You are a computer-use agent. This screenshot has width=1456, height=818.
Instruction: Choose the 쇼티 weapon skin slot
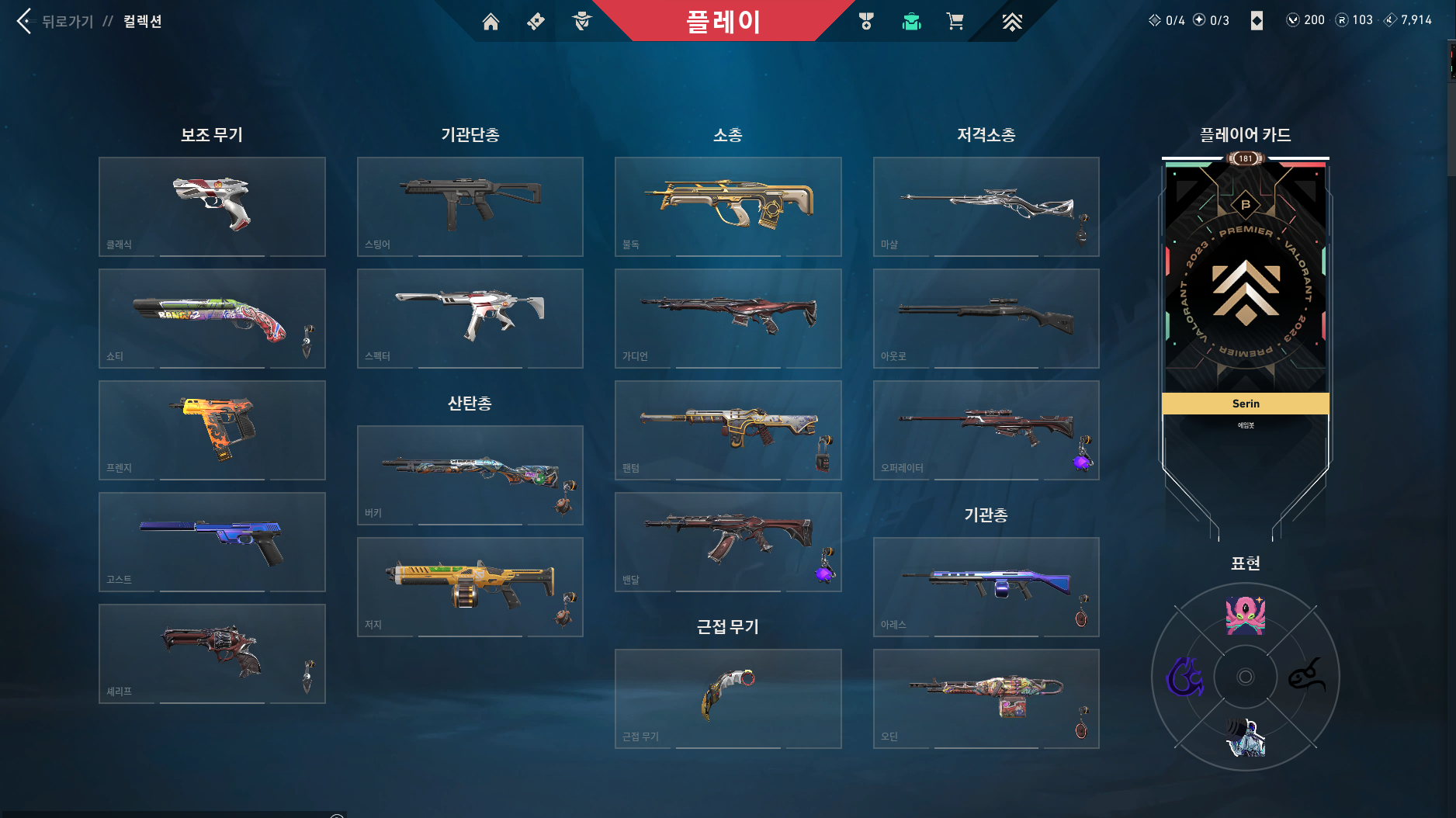(x=212, y=318)
